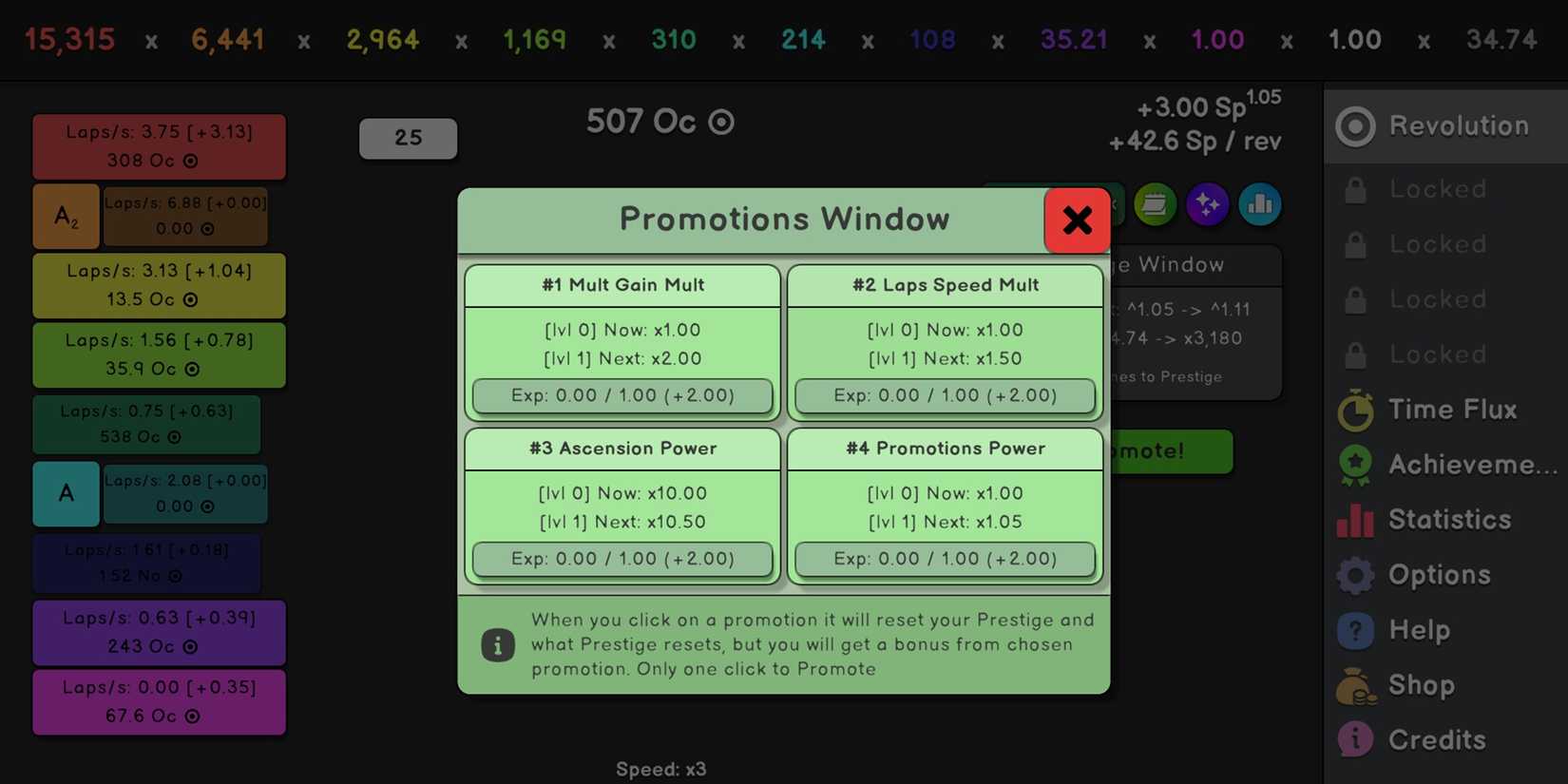Select the Revolution bullseye icon

(1354, 124)
